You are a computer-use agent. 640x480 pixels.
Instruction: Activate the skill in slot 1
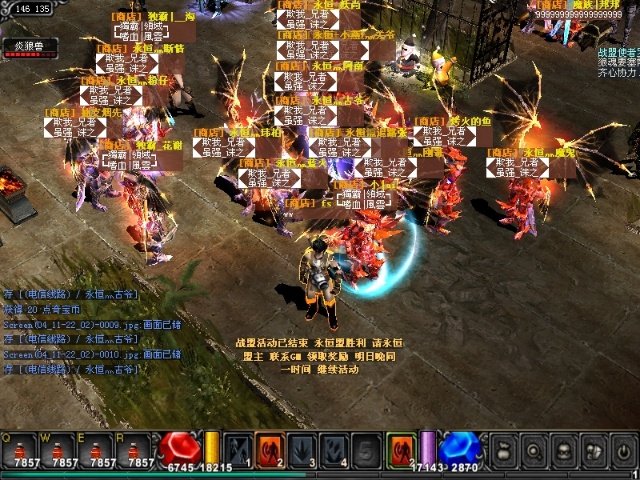(238, 449)
